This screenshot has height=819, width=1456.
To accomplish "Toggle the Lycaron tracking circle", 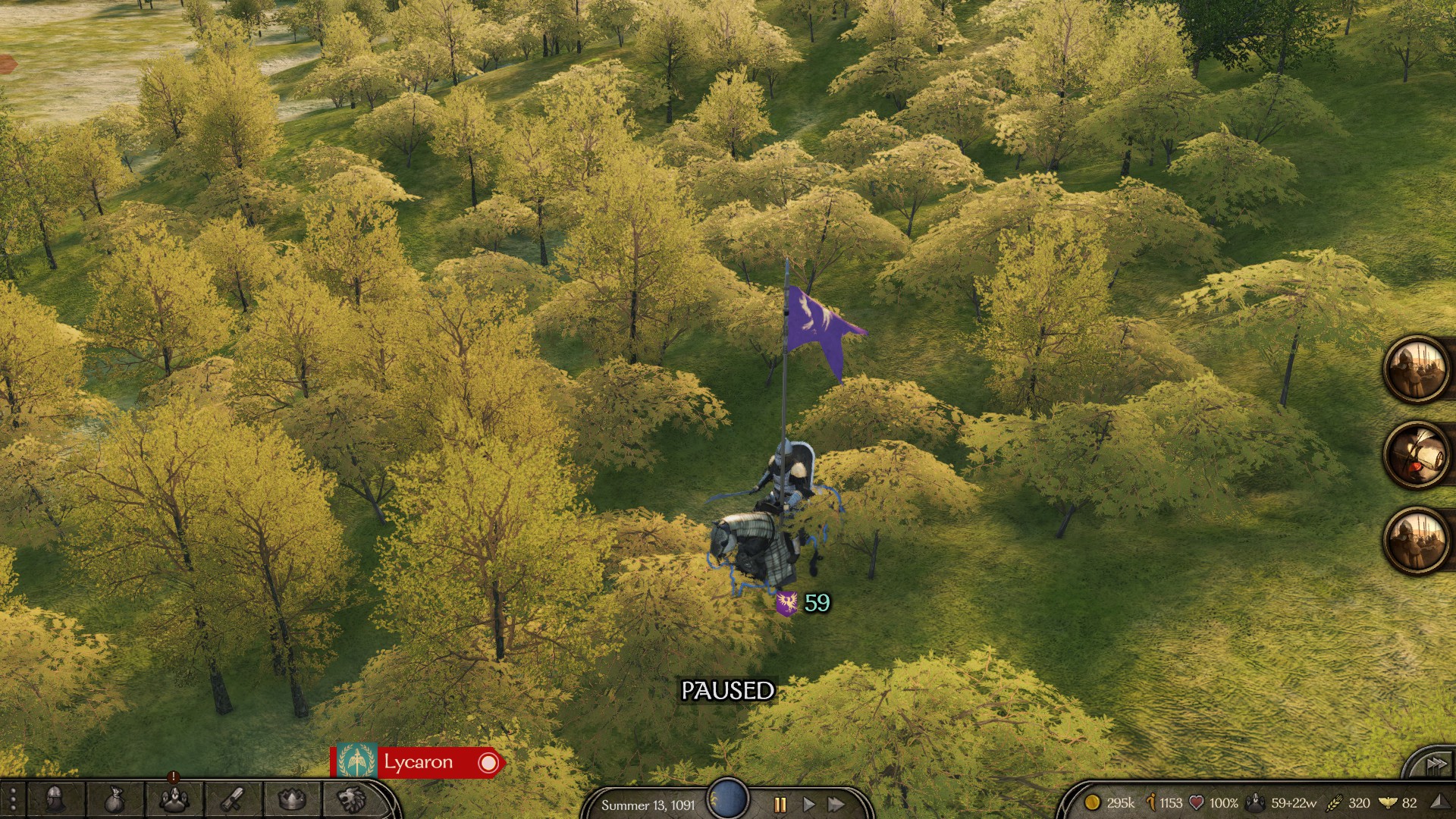I will tap(488, 763).
